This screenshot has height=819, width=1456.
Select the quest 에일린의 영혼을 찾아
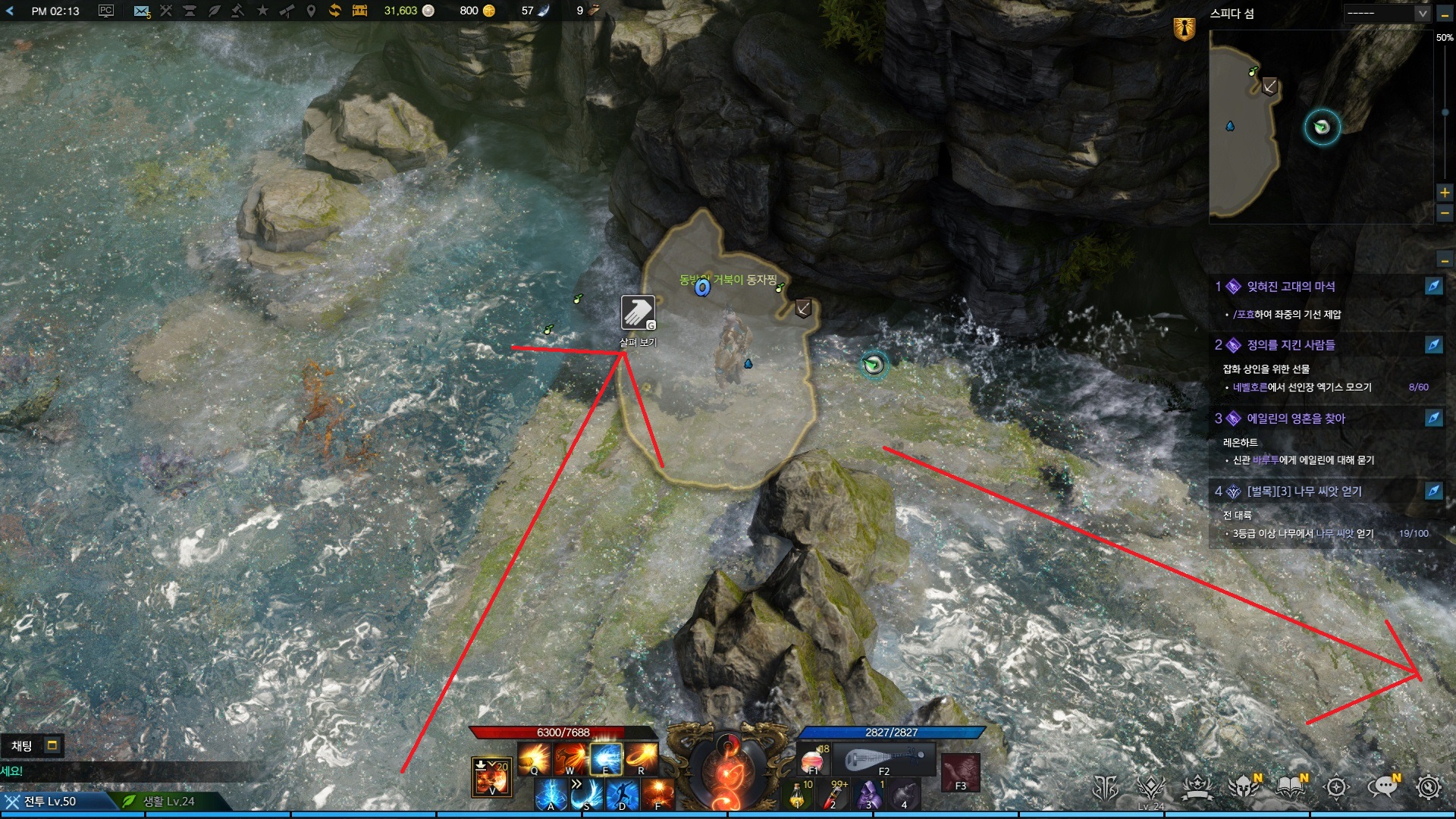(1295, 419)
